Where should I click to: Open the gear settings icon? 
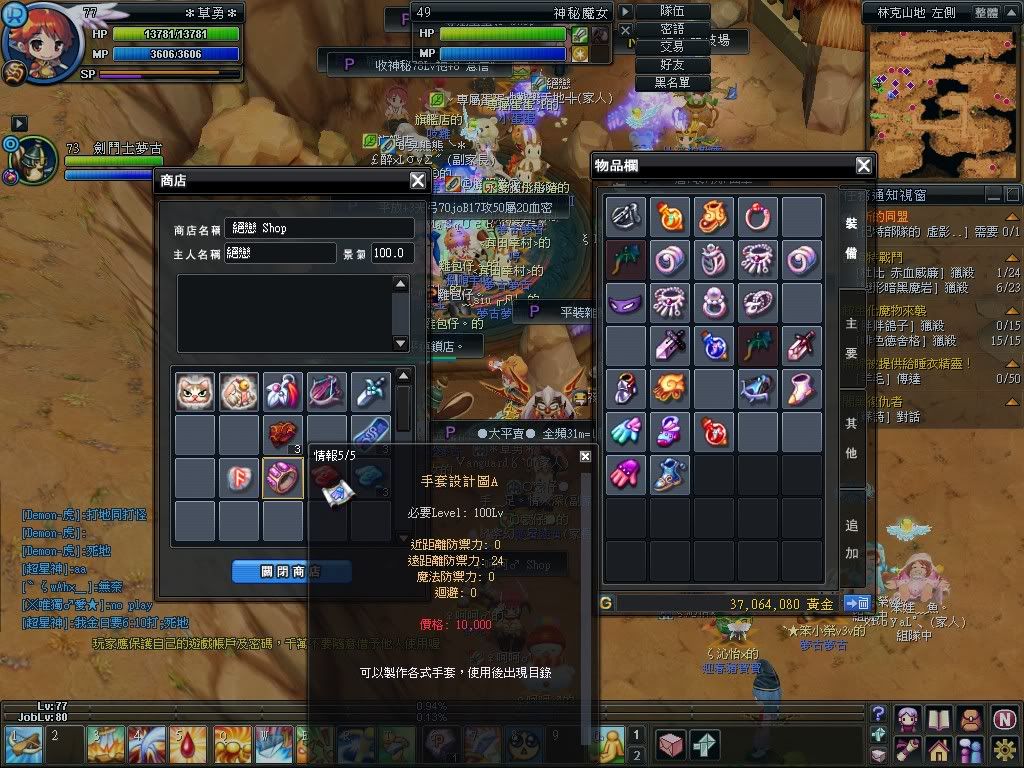click(1005, 748)
